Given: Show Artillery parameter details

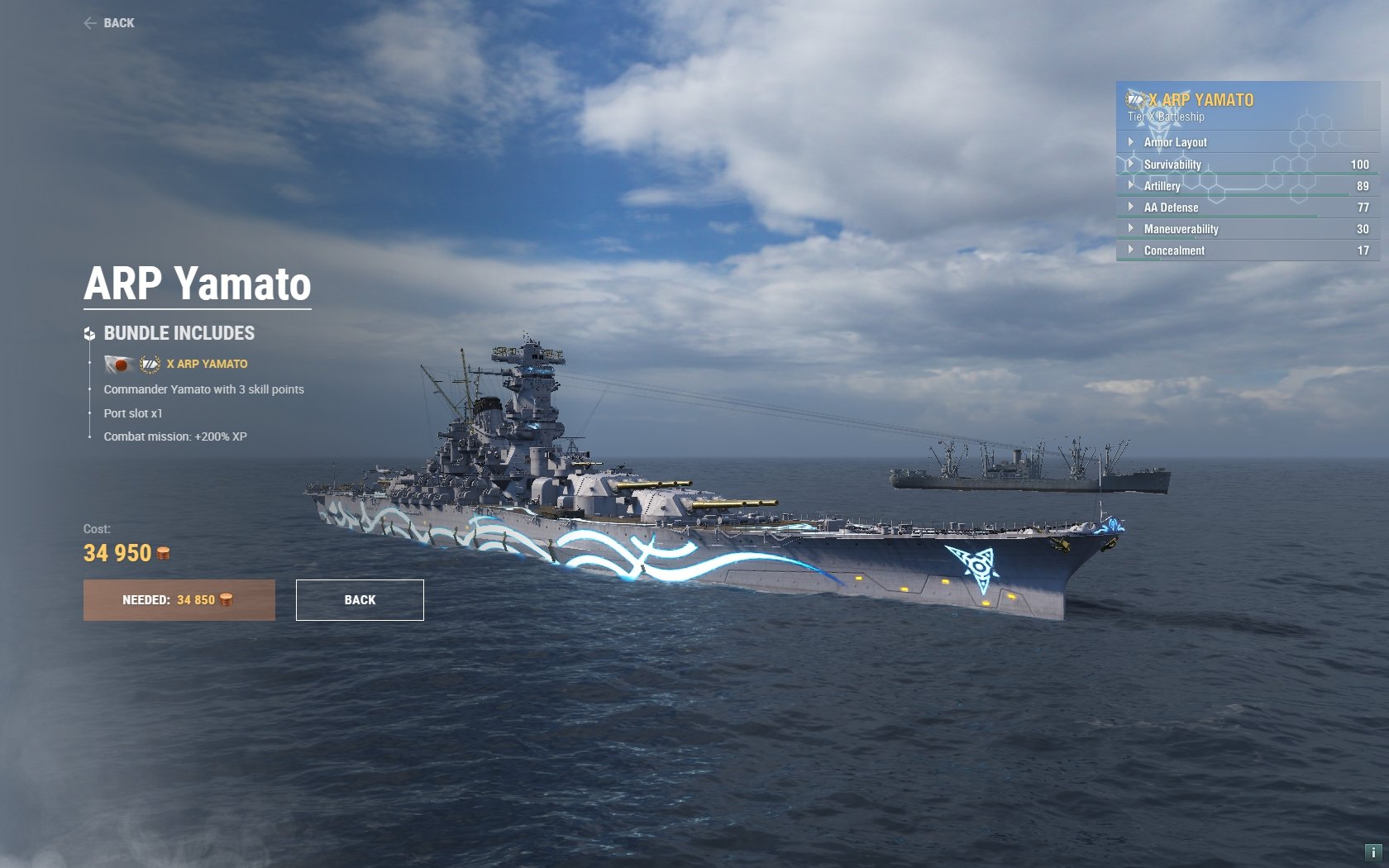Looking at the screenshot, I should pos(1162,186).
